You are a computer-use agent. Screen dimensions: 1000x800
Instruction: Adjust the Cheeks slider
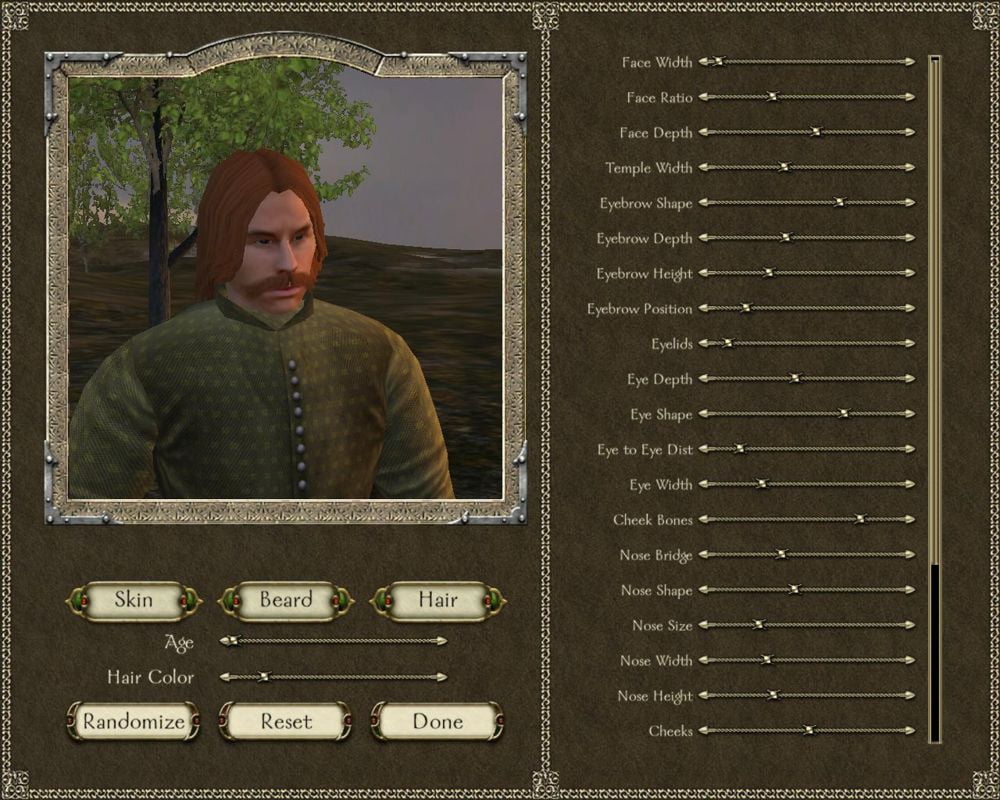click(809, 731)
